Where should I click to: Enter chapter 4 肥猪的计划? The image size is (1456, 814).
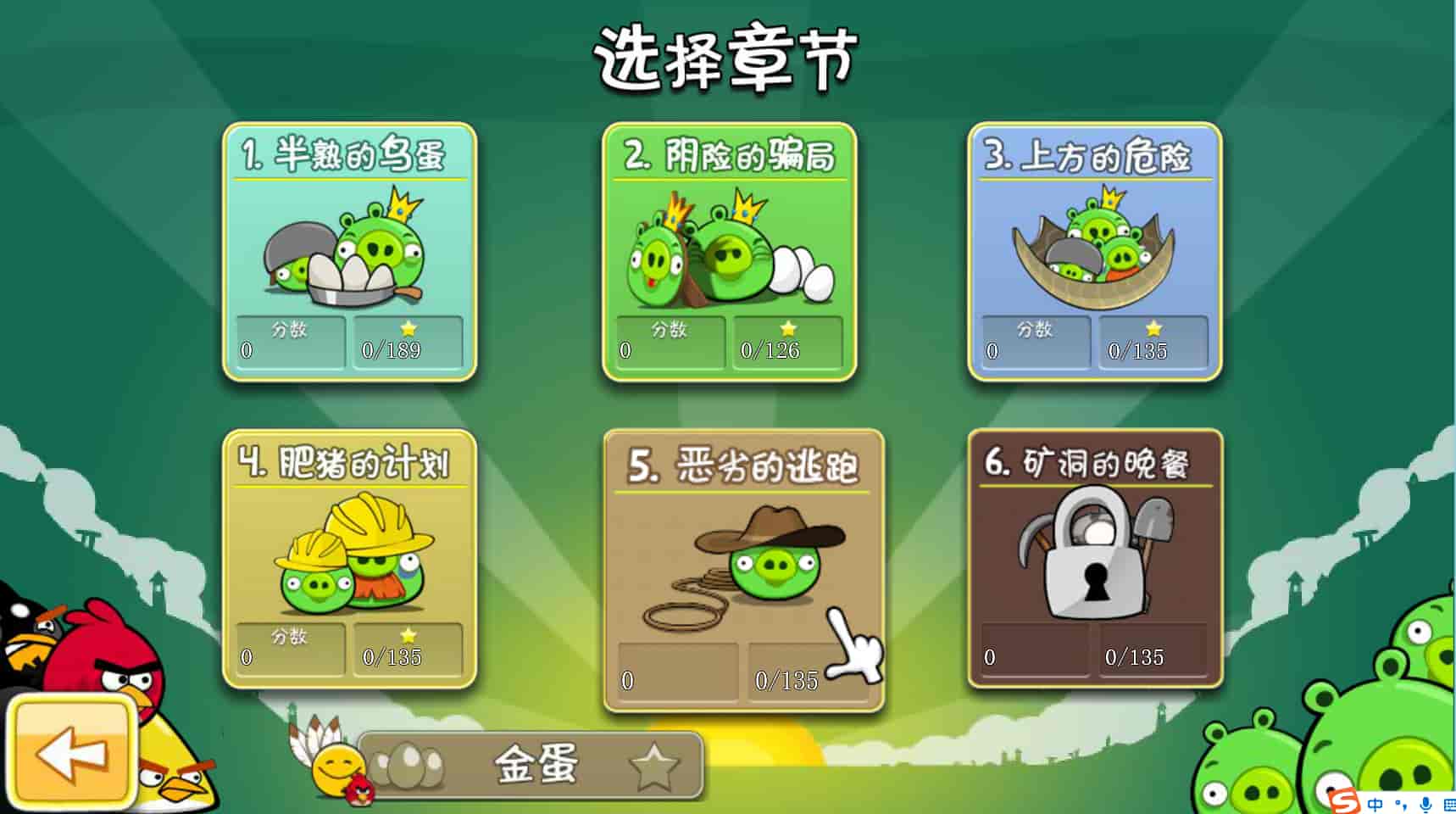click(x=349, y=559)
